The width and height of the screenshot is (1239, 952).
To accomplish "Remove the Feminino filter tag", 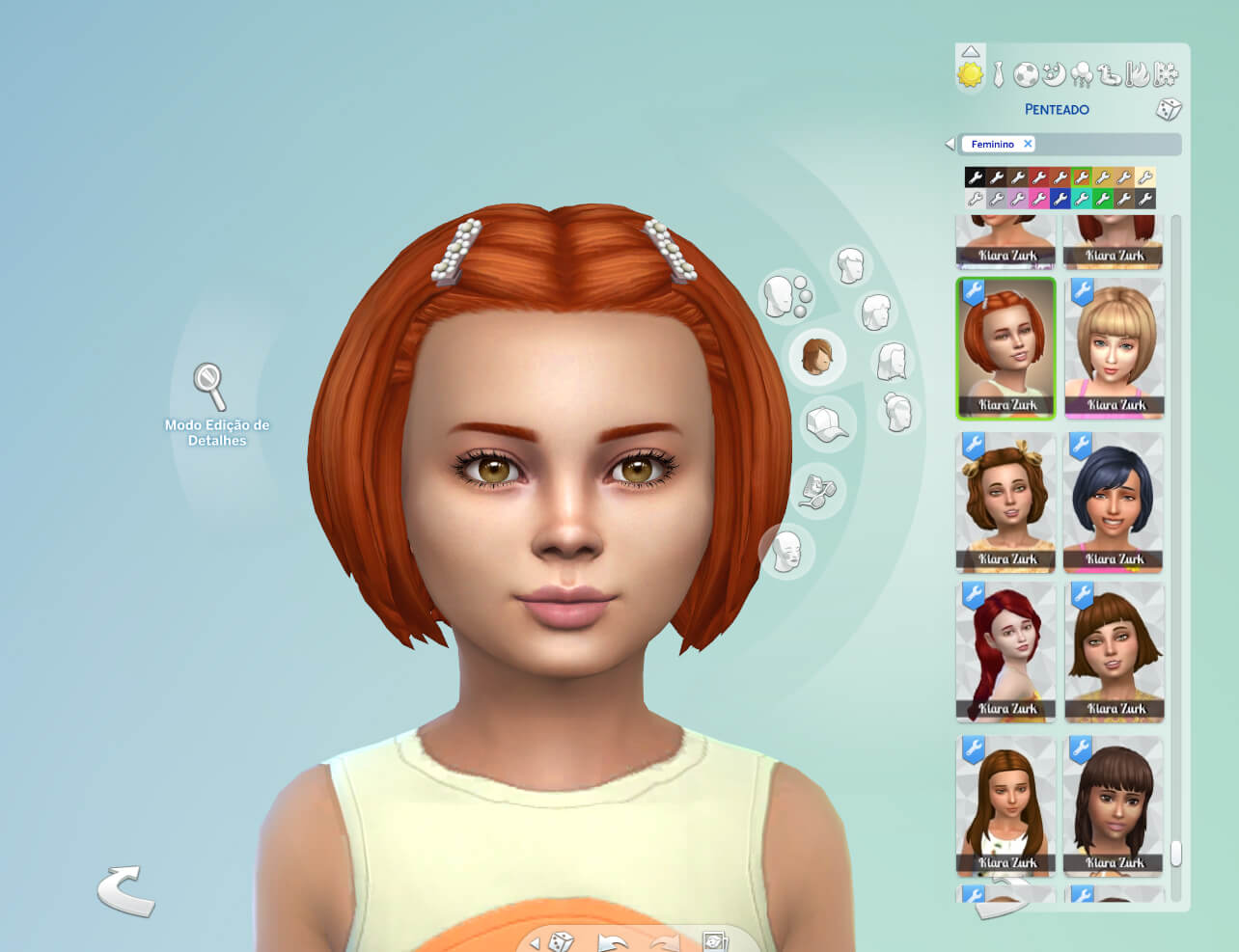I will [x=1028, y=144].
